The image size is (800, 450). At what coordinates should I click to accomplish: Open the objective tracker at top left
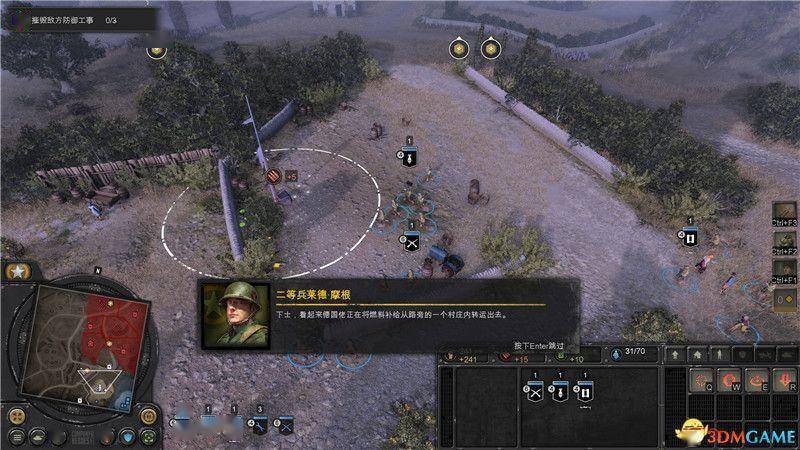tap(78, 18)
